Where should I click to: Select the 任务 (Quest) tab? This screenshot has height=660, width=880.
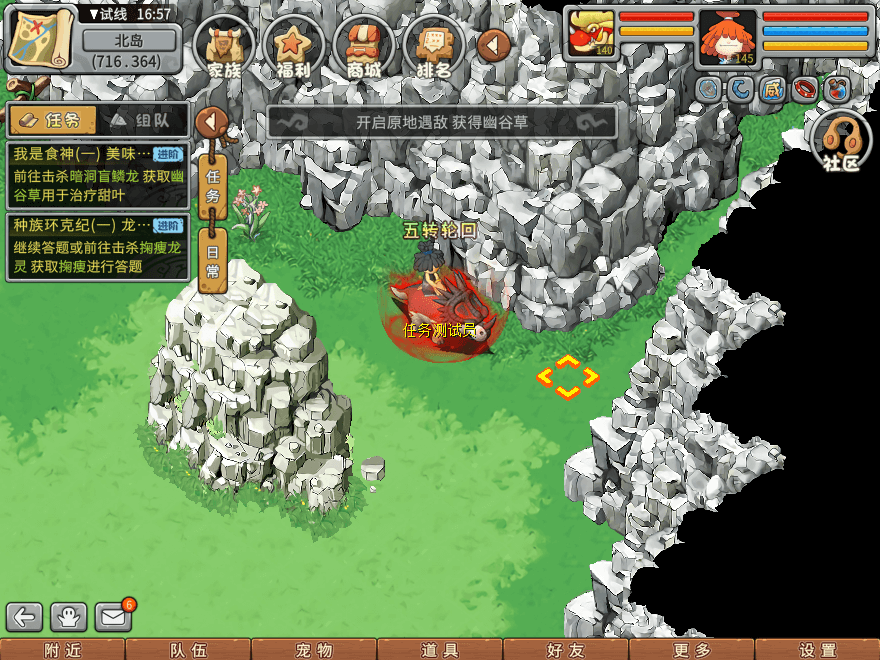click(54, 120)
